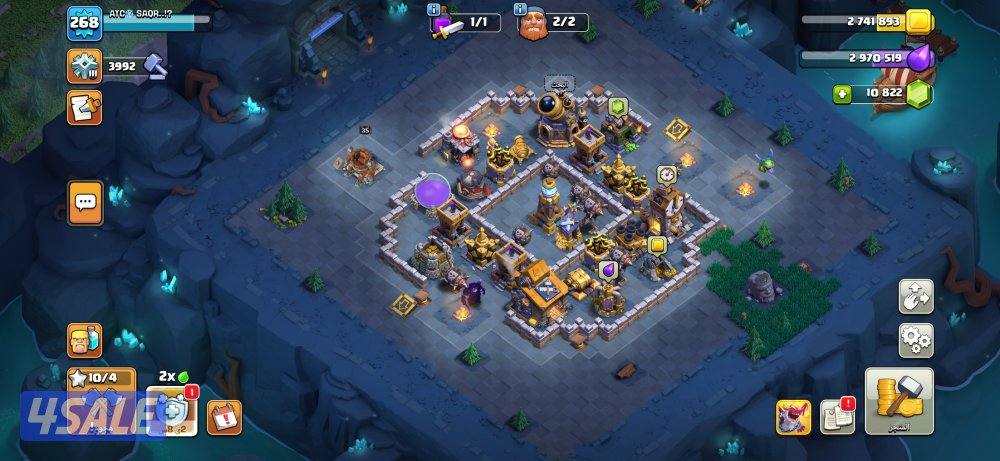This screenshot has width=1000, height=461.
Task: Open the scroll and pencil icon button
Action: pyautogui.click(x=84, y=107)
